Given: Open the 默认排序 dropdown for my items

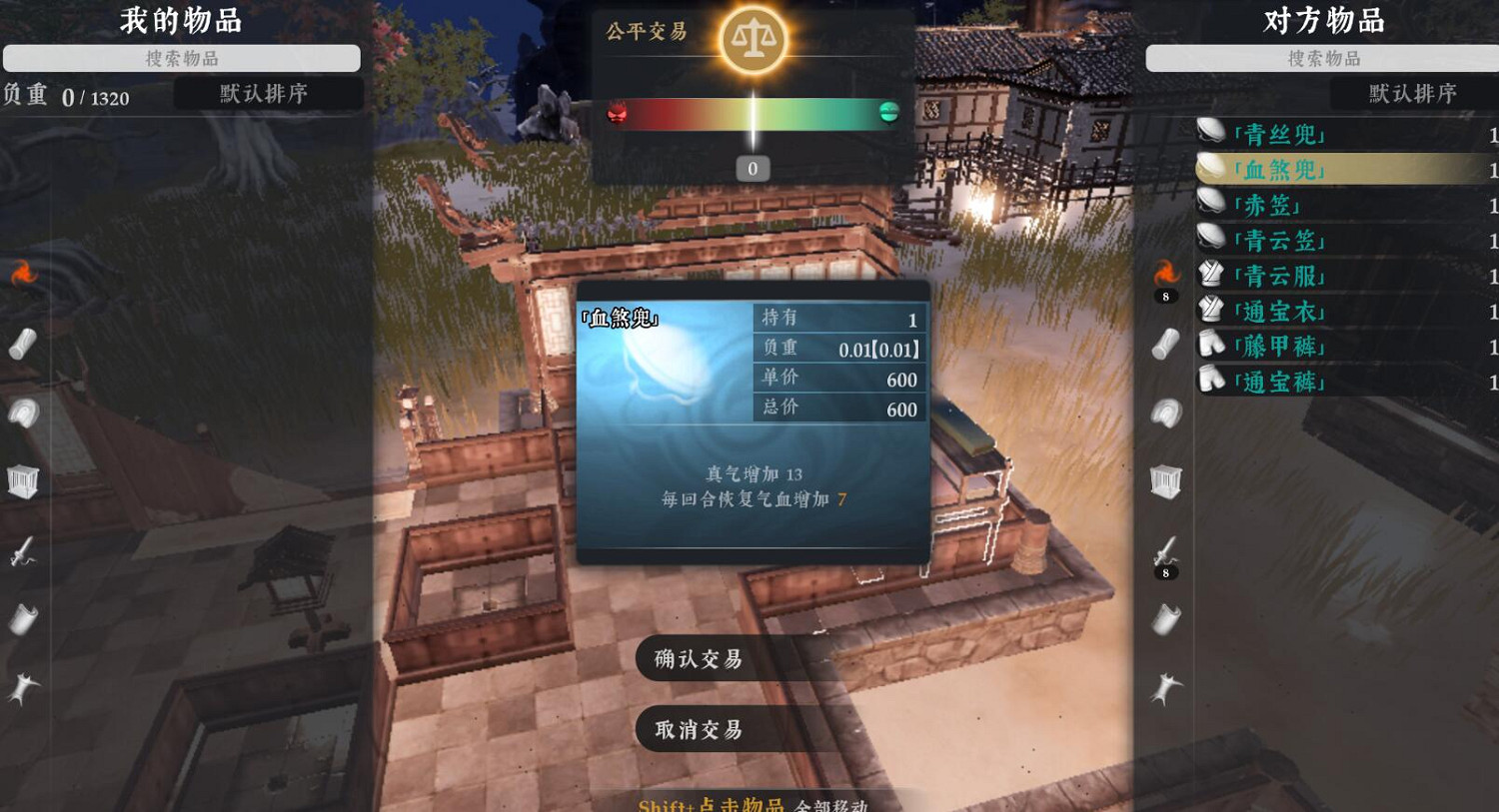Looking at the screenshot, I should (267, 93).
